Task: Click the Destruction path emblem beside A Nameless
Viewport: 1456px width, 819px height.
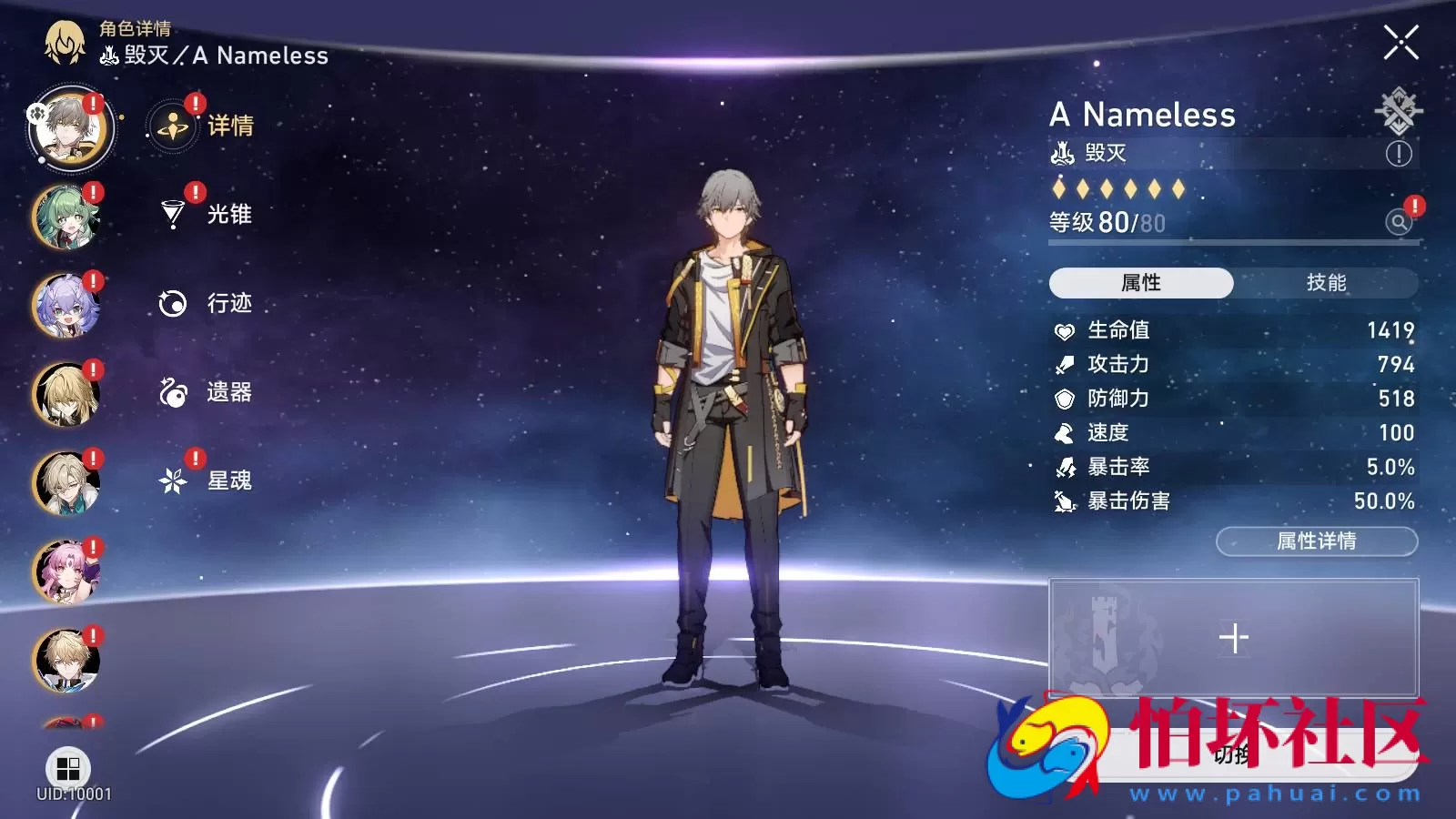Action: point(1398,111)
